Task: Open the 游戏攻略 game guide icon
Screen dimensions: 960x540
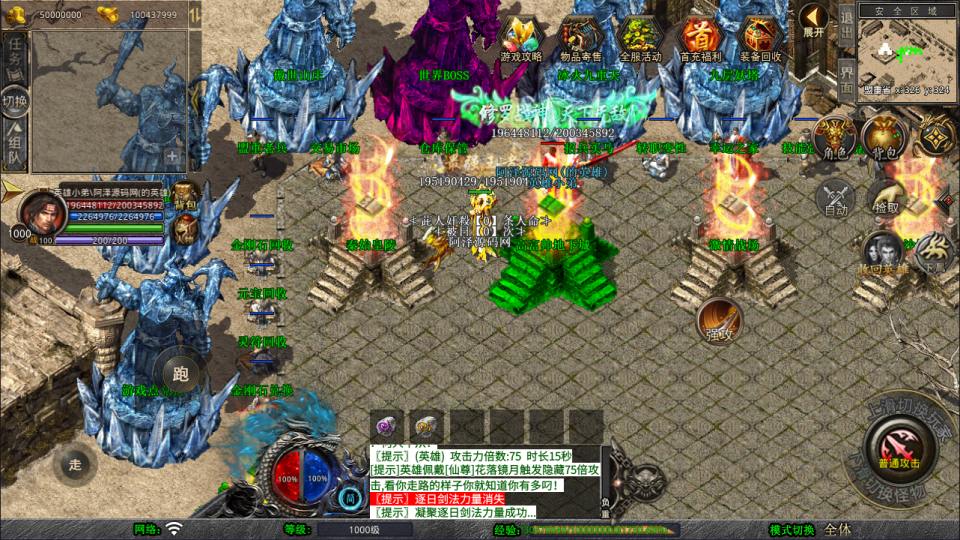Action: (521, 37)
